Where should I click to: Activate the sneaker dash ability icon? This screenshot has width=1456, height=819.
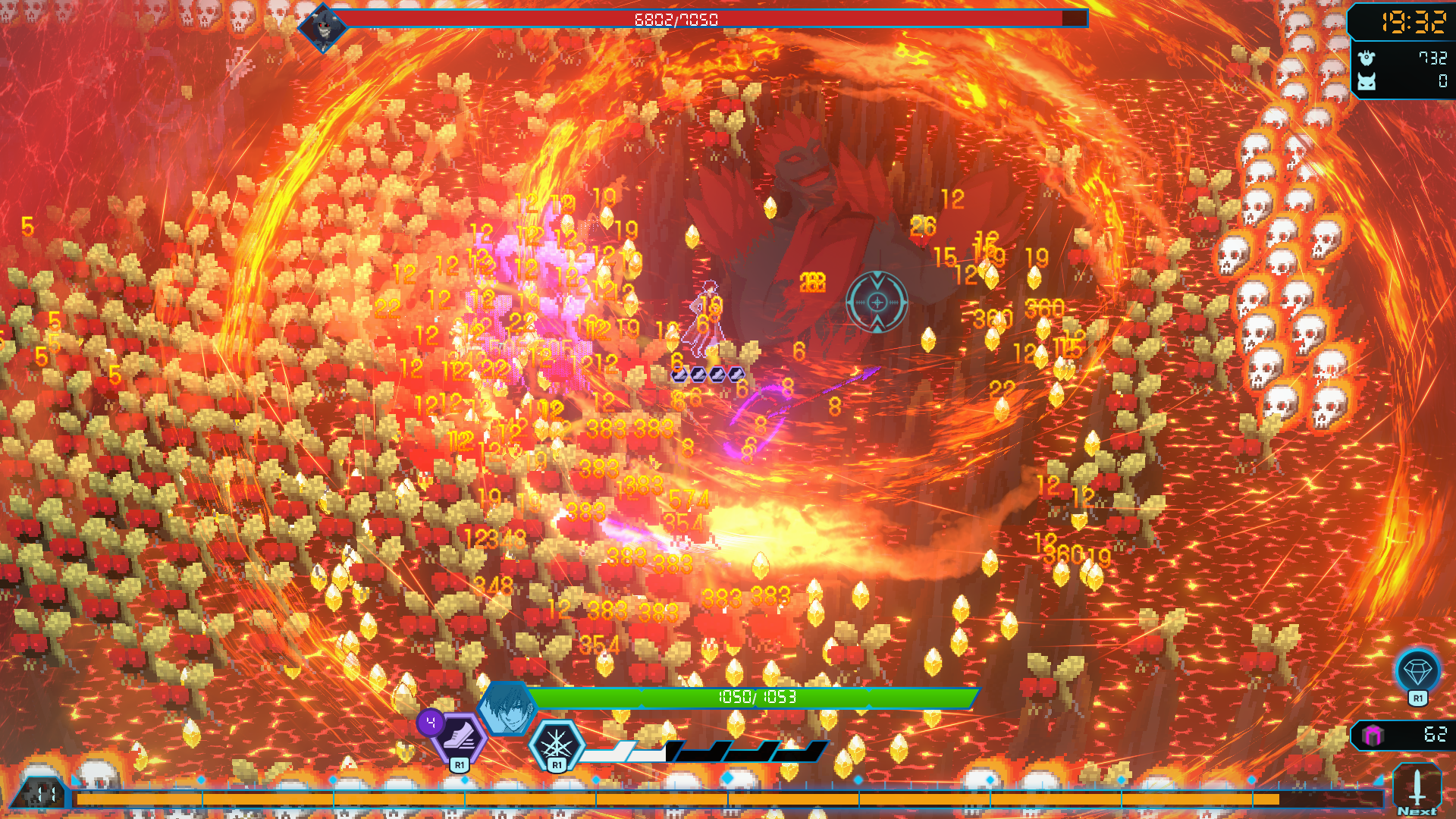(x=460, y=736)
